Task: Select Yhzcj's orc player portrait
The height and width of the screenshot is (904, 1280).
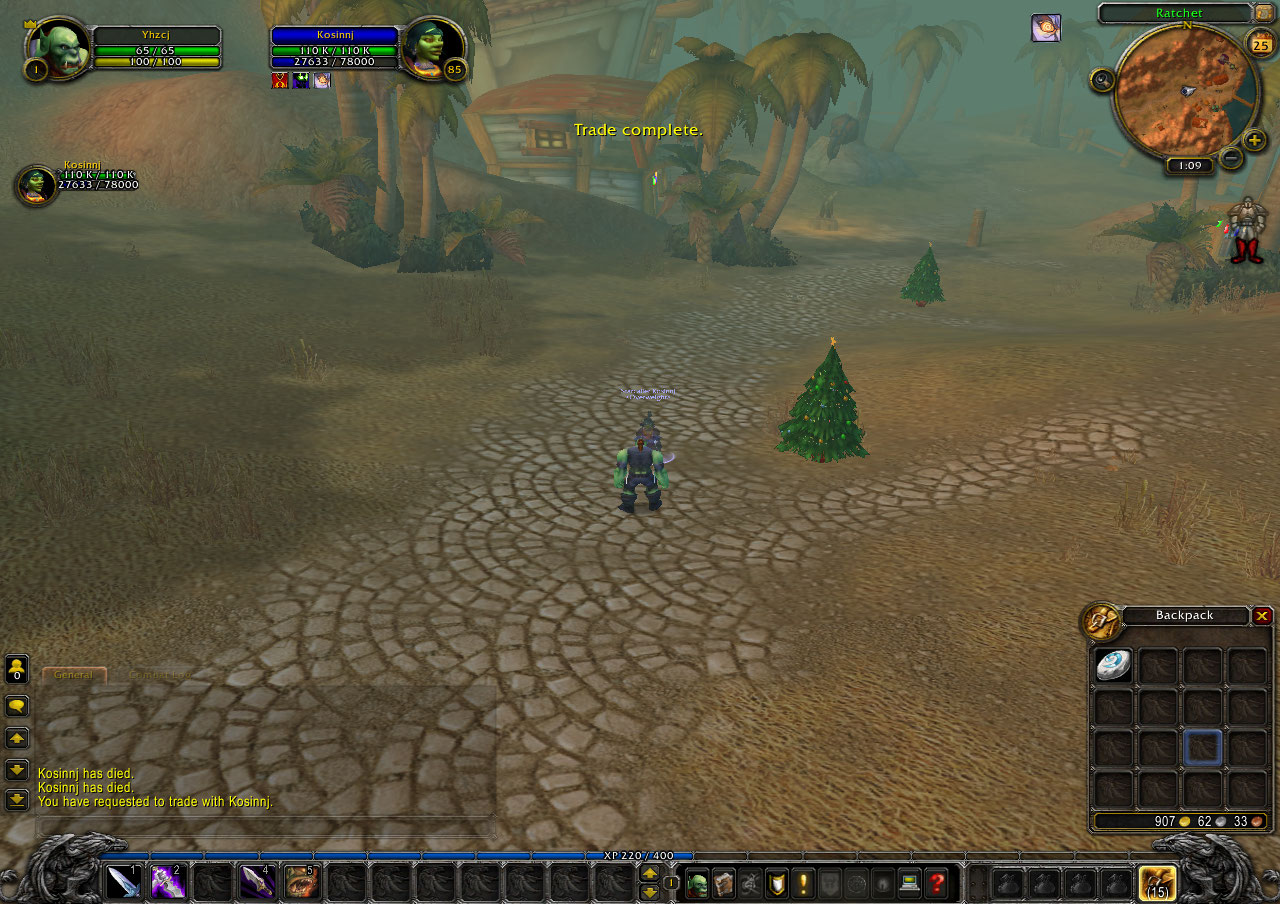Action: [58, 48]
